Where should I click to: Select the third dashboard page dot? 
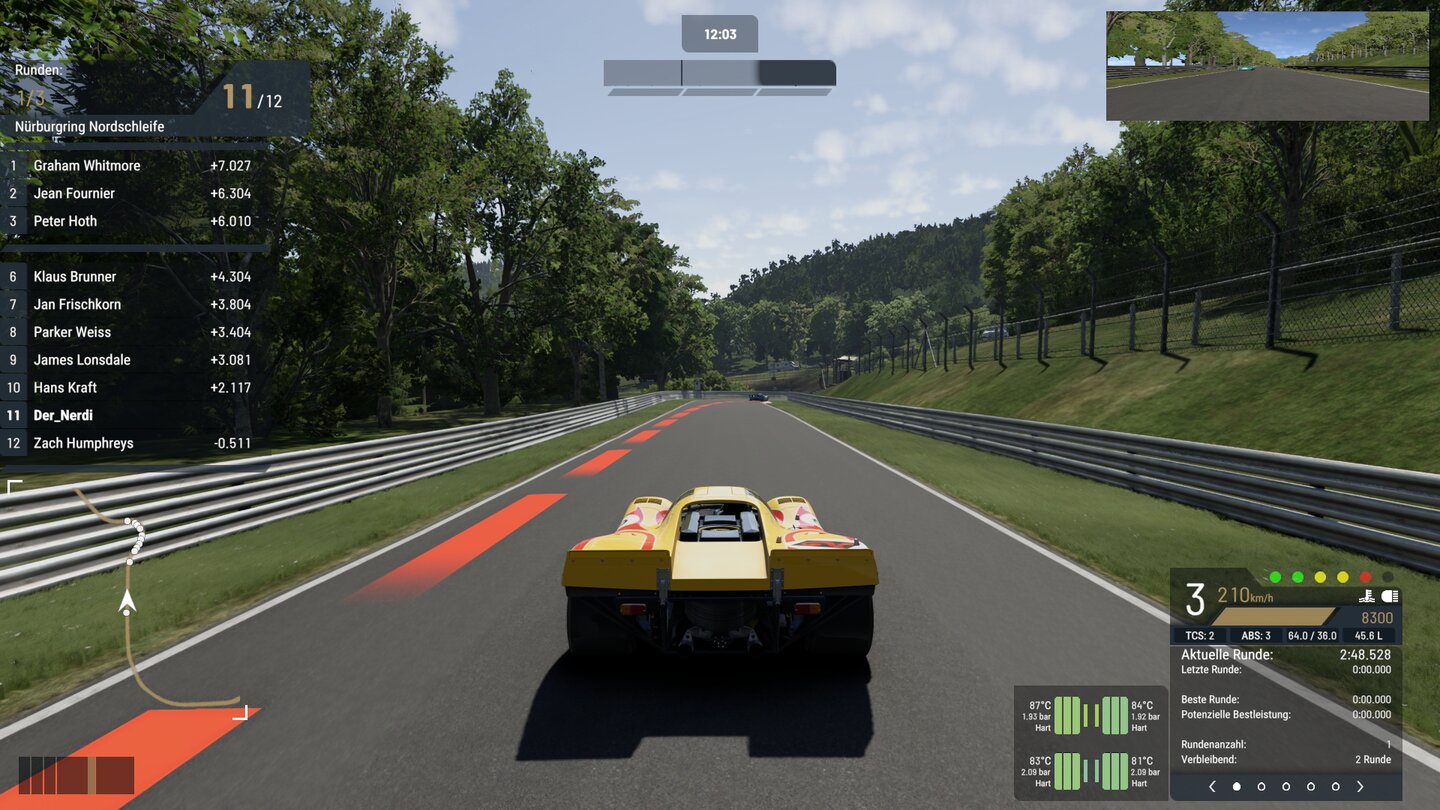pos(1286,786)
